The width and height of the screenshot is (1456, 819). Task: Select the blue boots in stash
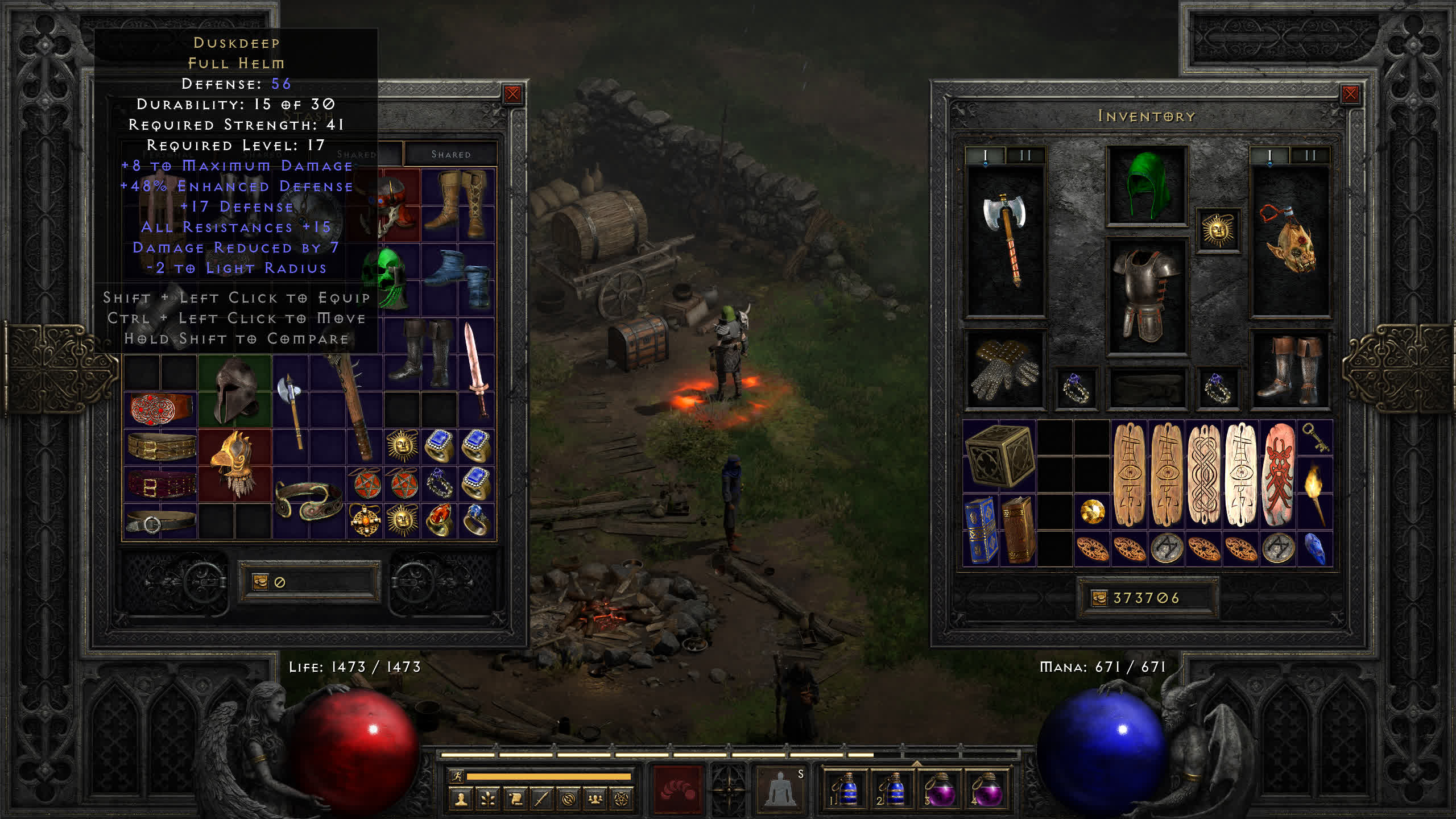pos(458,279)
